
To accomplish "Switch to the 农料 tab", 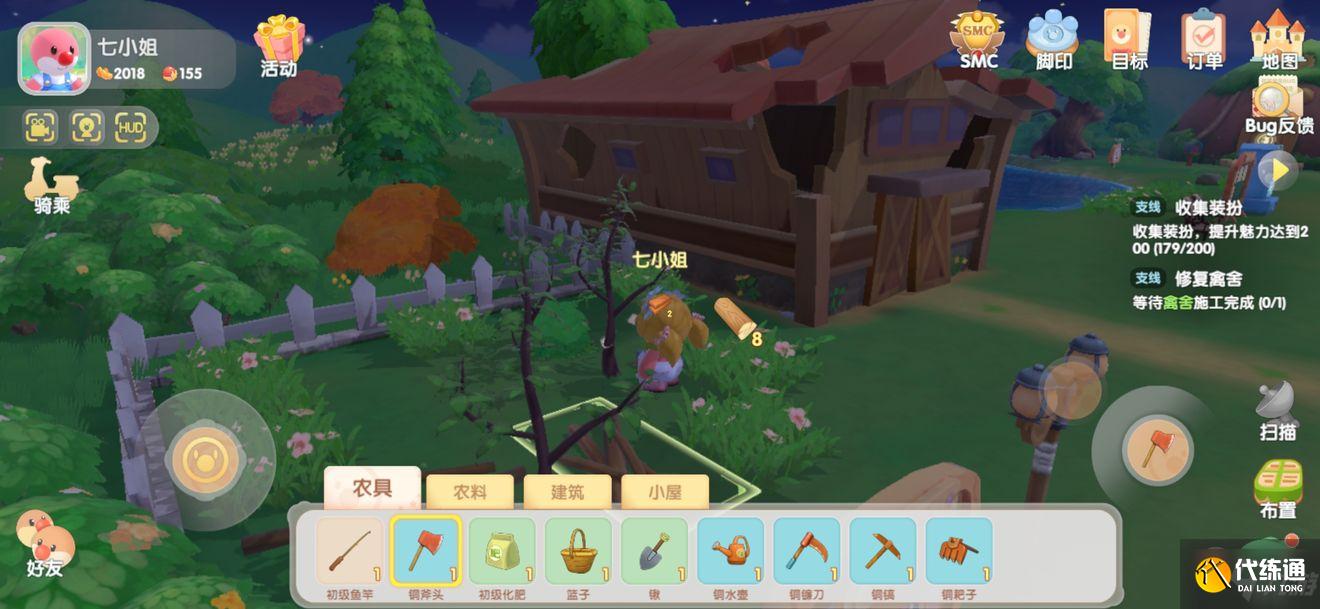I will (x=470, y=491).
